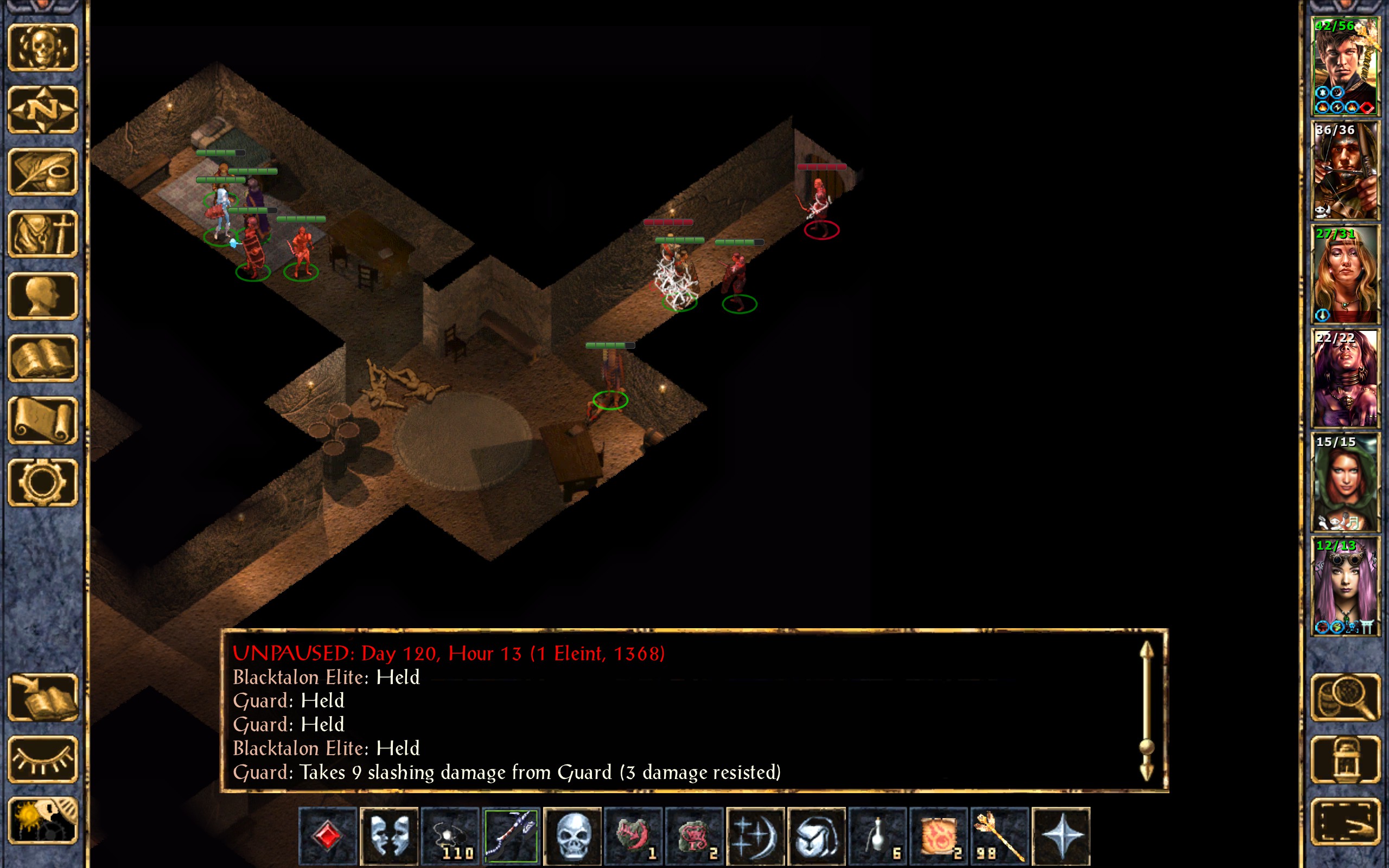The height and width of the screenshot is (868, 1389).
Task: Open the options gear menu
Action: coord(43,482)
